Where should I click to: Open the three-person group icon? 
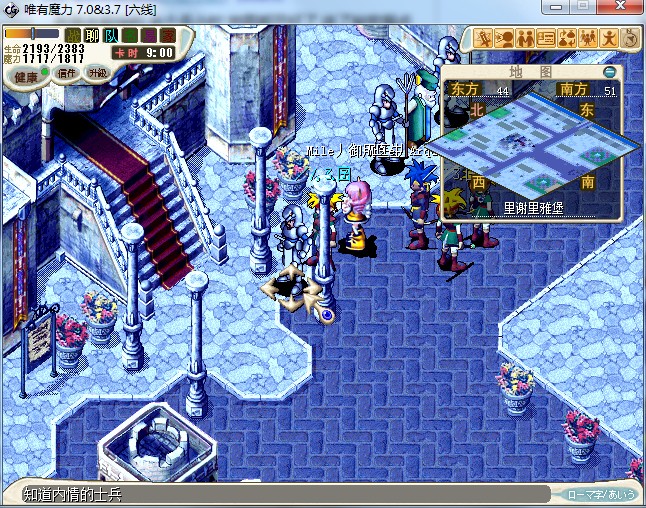[588, 38]
